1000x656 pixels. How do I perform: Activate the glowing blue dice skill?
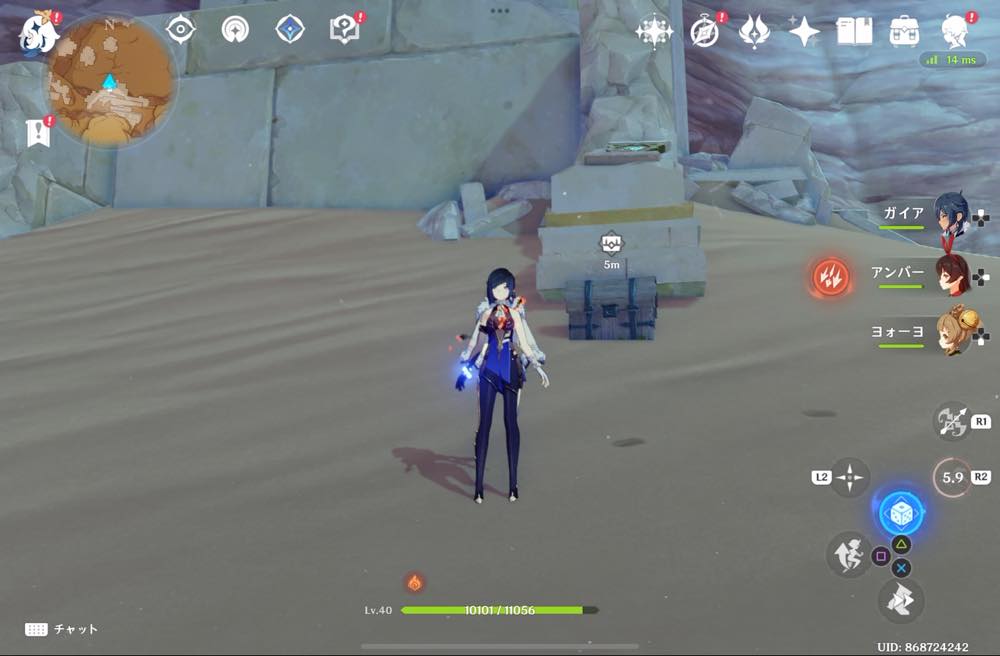coord(900,513)
